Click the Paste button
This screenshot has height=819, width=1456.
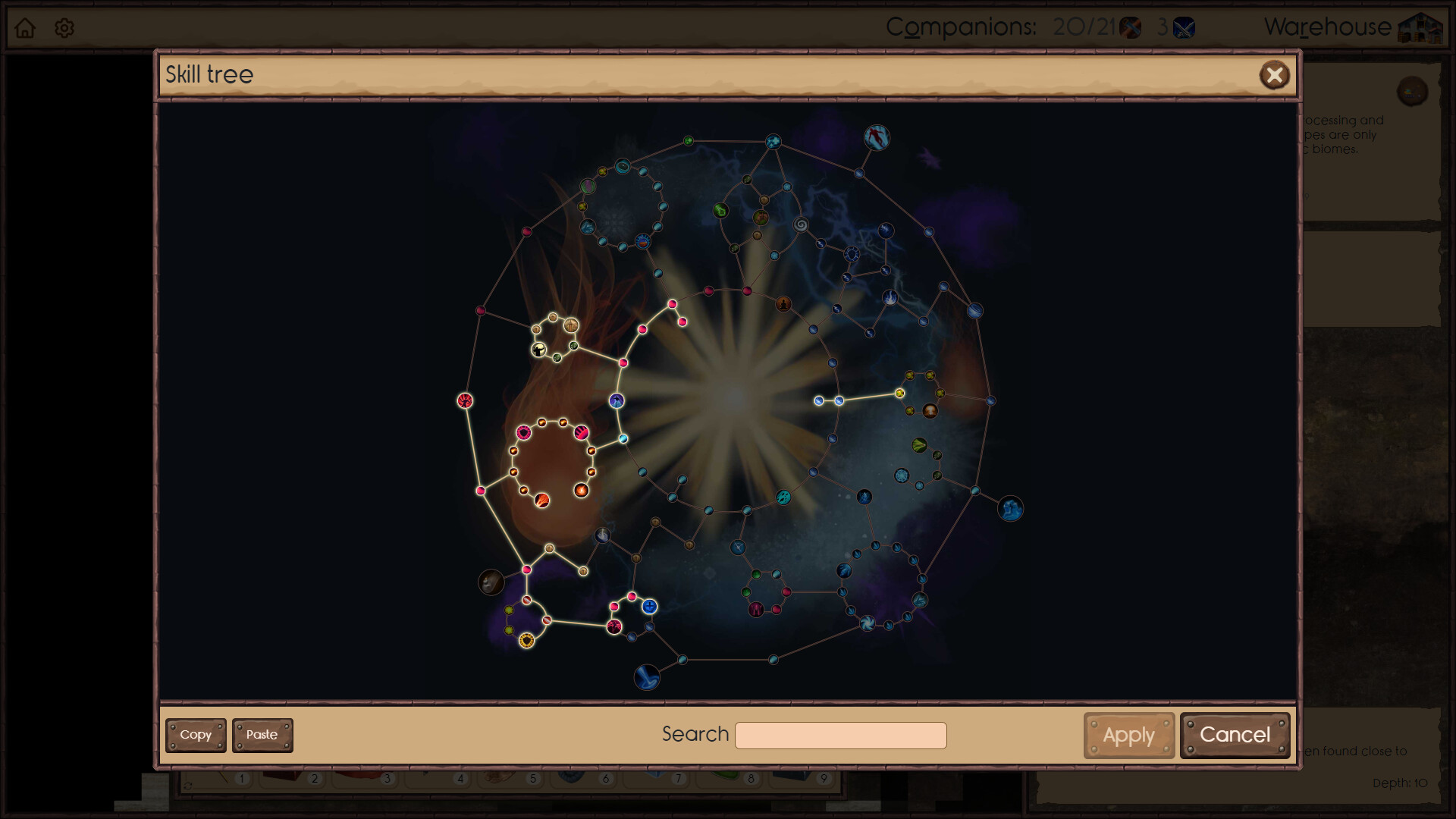(x=262, y=735)
